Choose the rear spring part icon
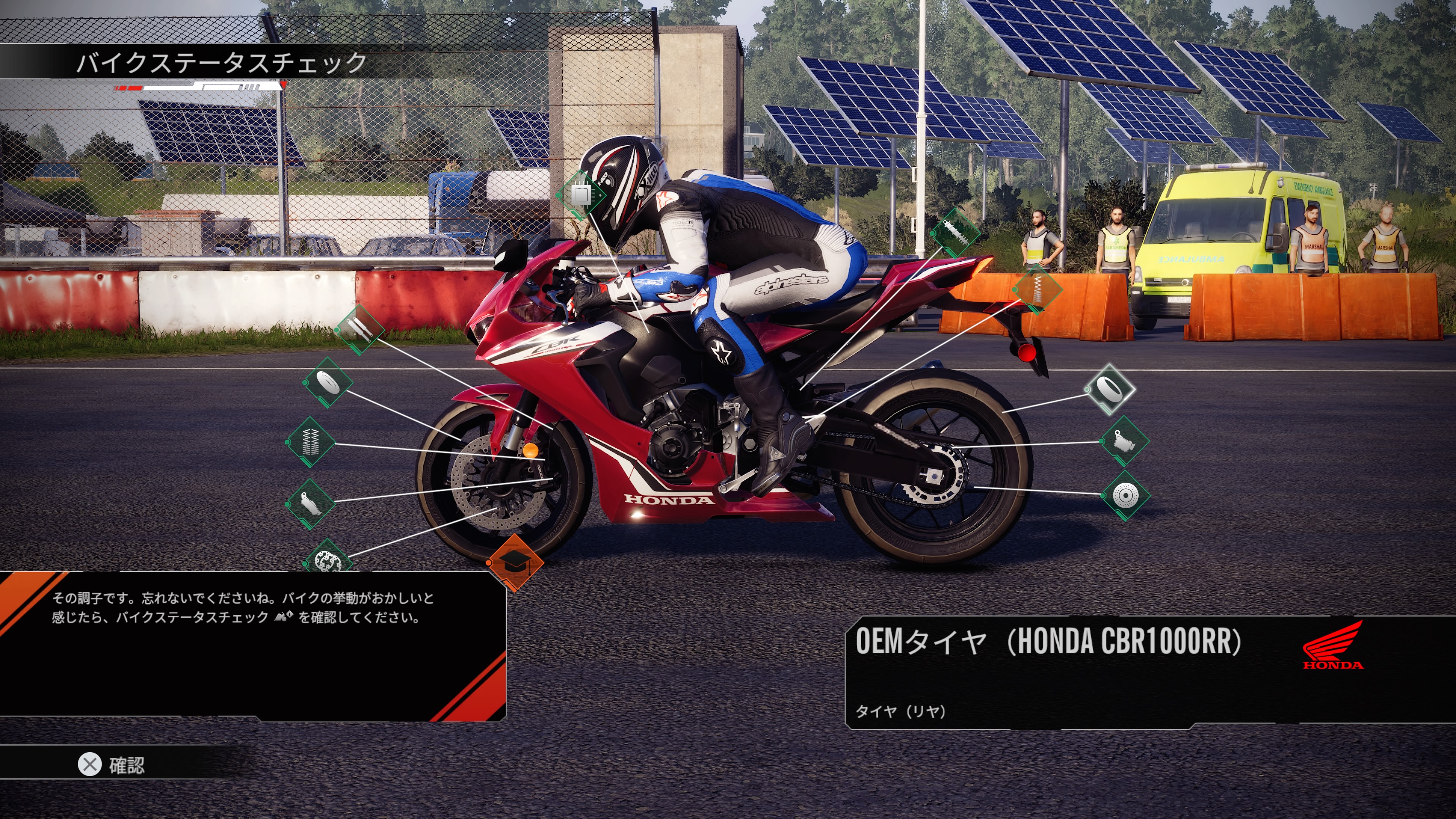The width and height of the screenshot is (1456, 819). 1037,289
